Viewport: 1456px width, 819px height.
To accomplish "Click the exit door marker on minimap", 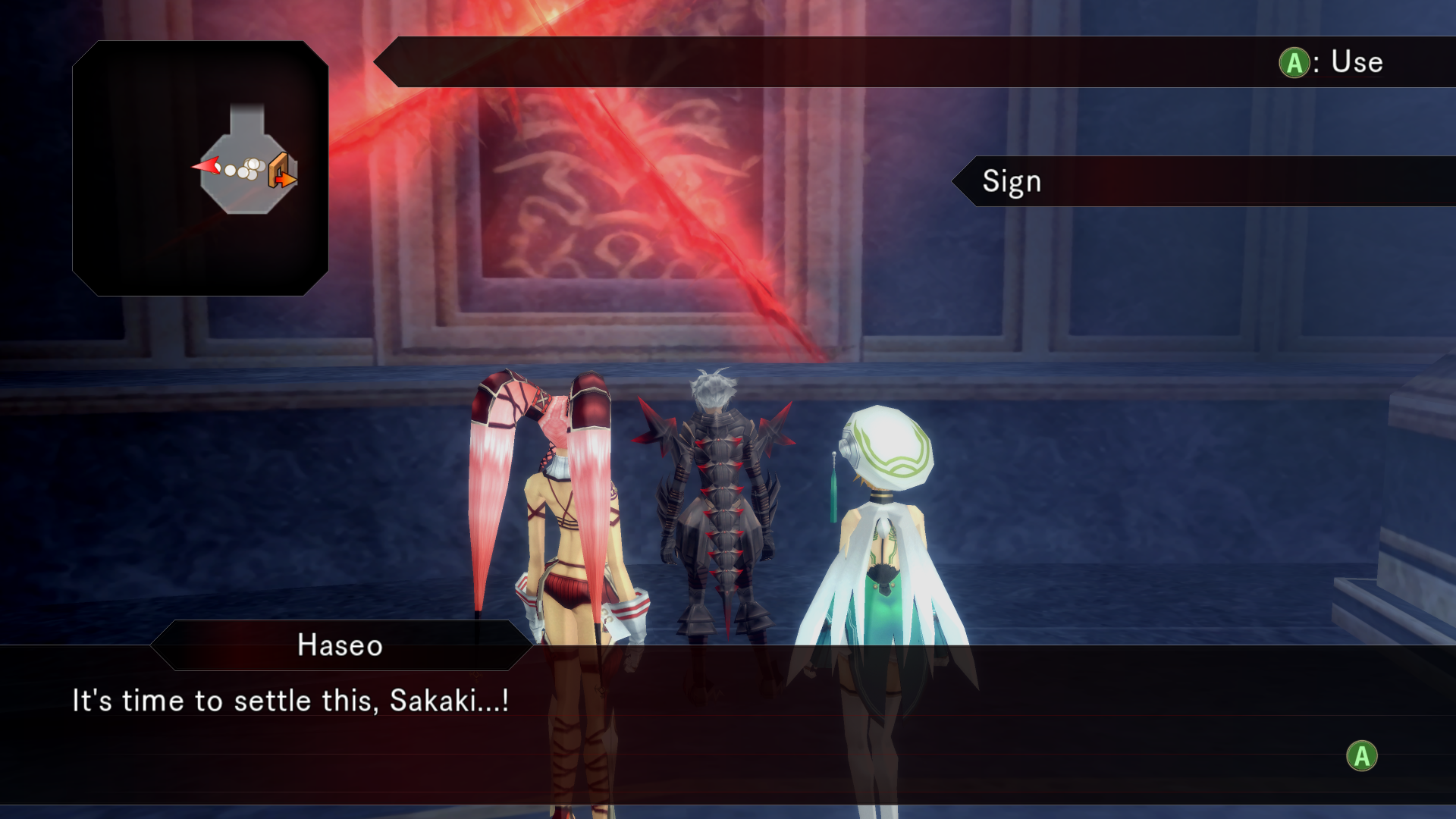I will [x=282, y=170].
